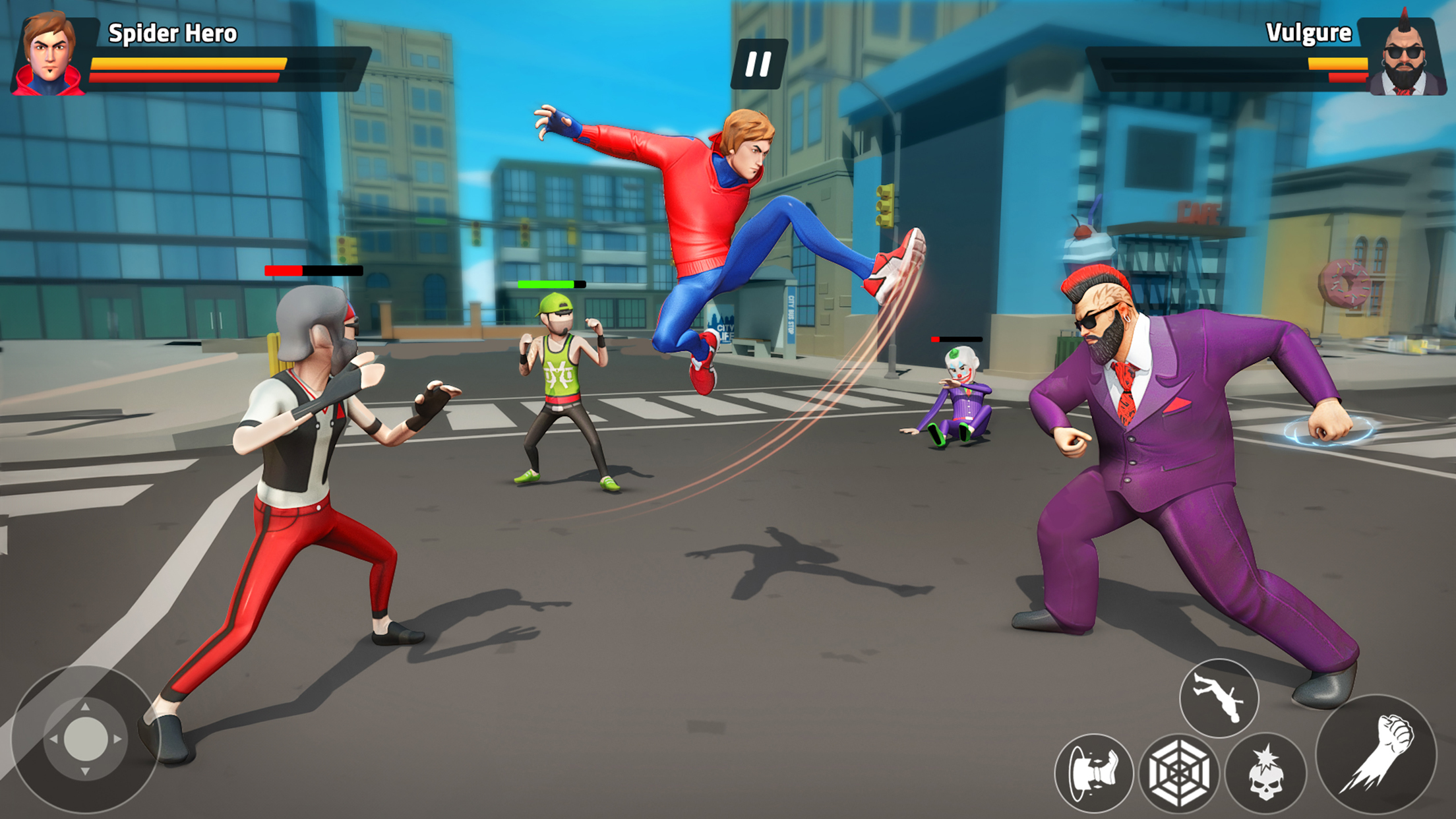The image size is (1456, 819).
Task: Perform the backflip dodge move
Action: tap(1219, 698)
